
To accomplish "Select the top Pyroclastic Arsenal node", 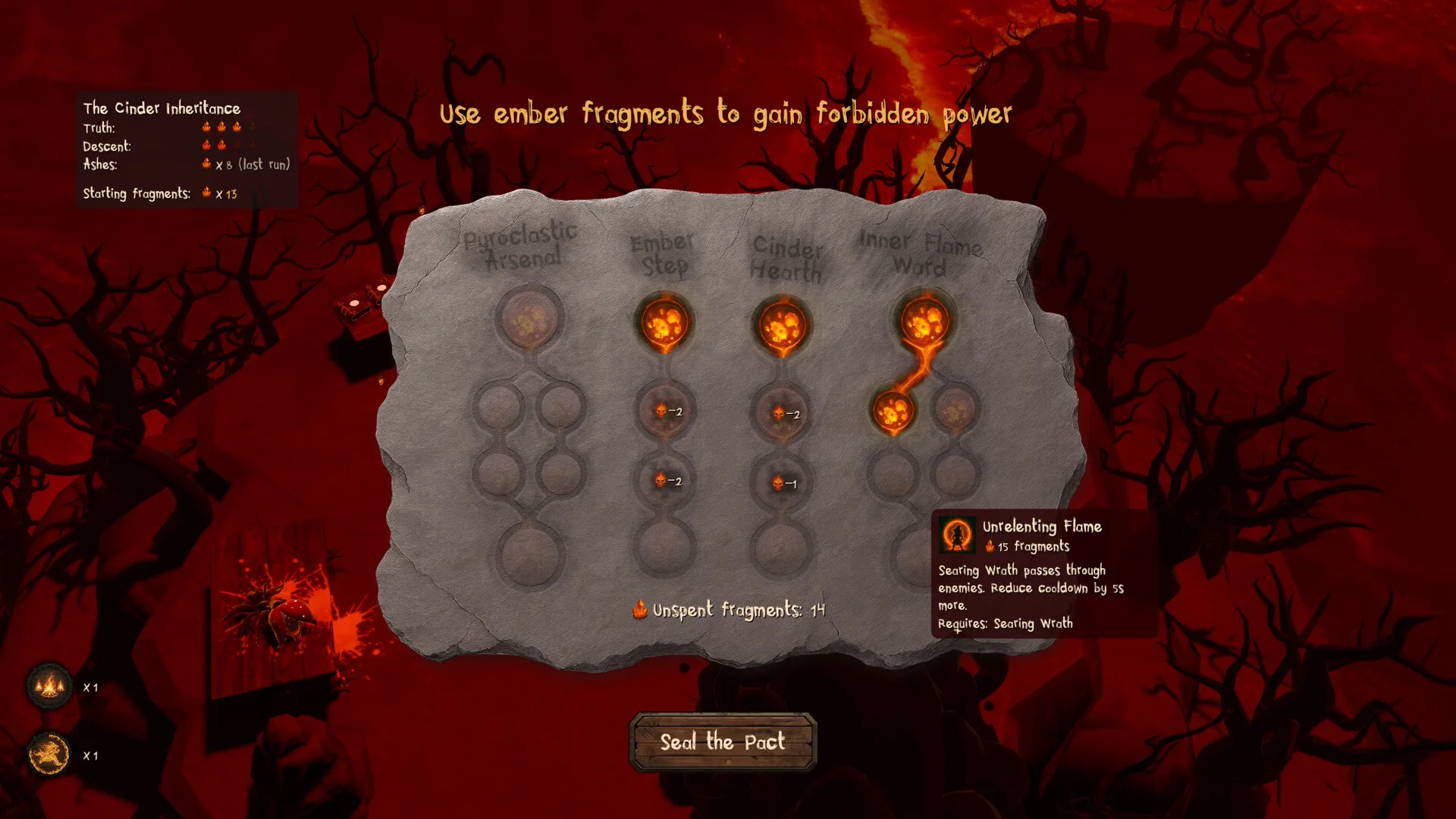I will pyautogui.click(x=529, y=318).
